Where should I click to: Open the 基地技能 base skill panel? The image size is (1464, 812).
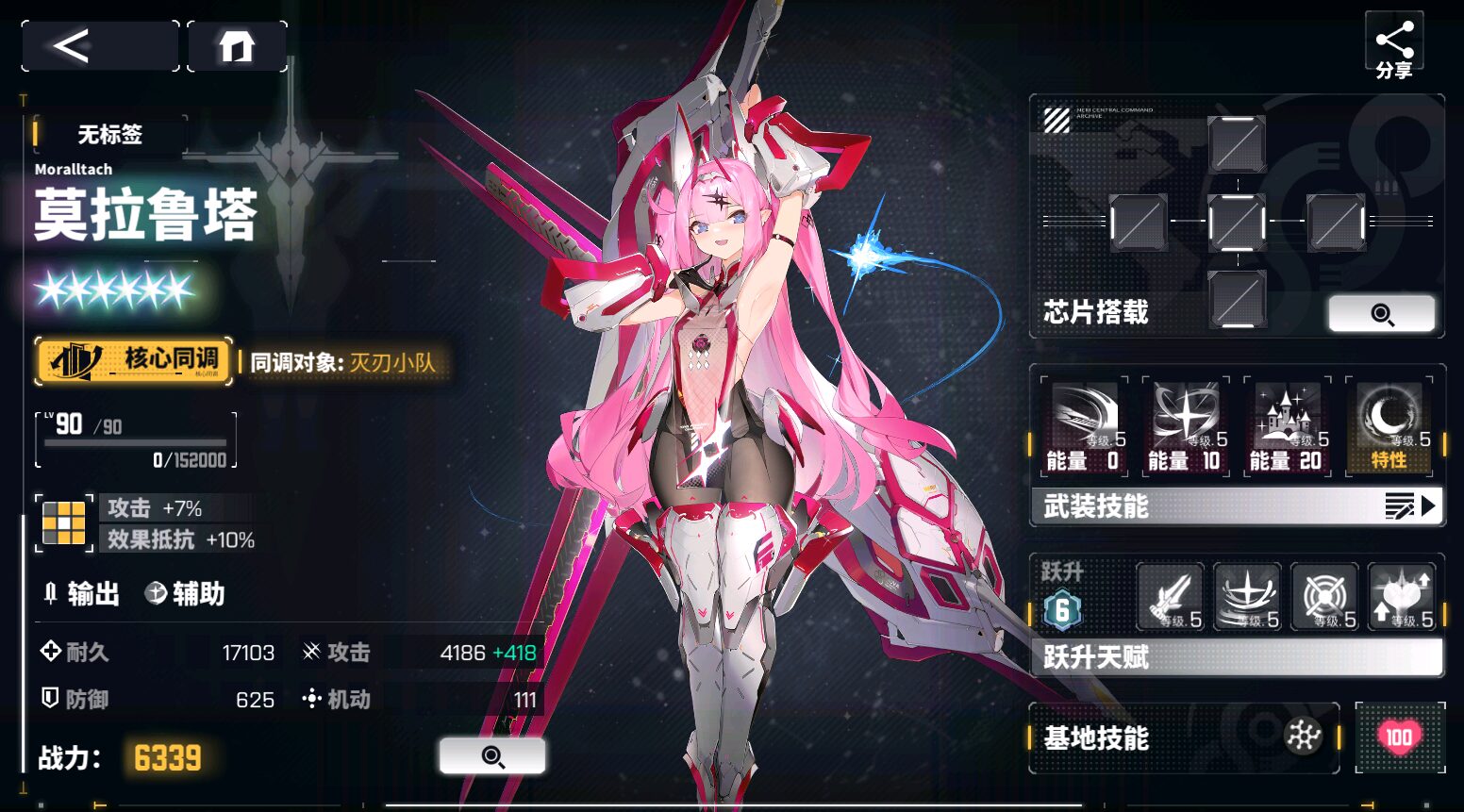1184,737
